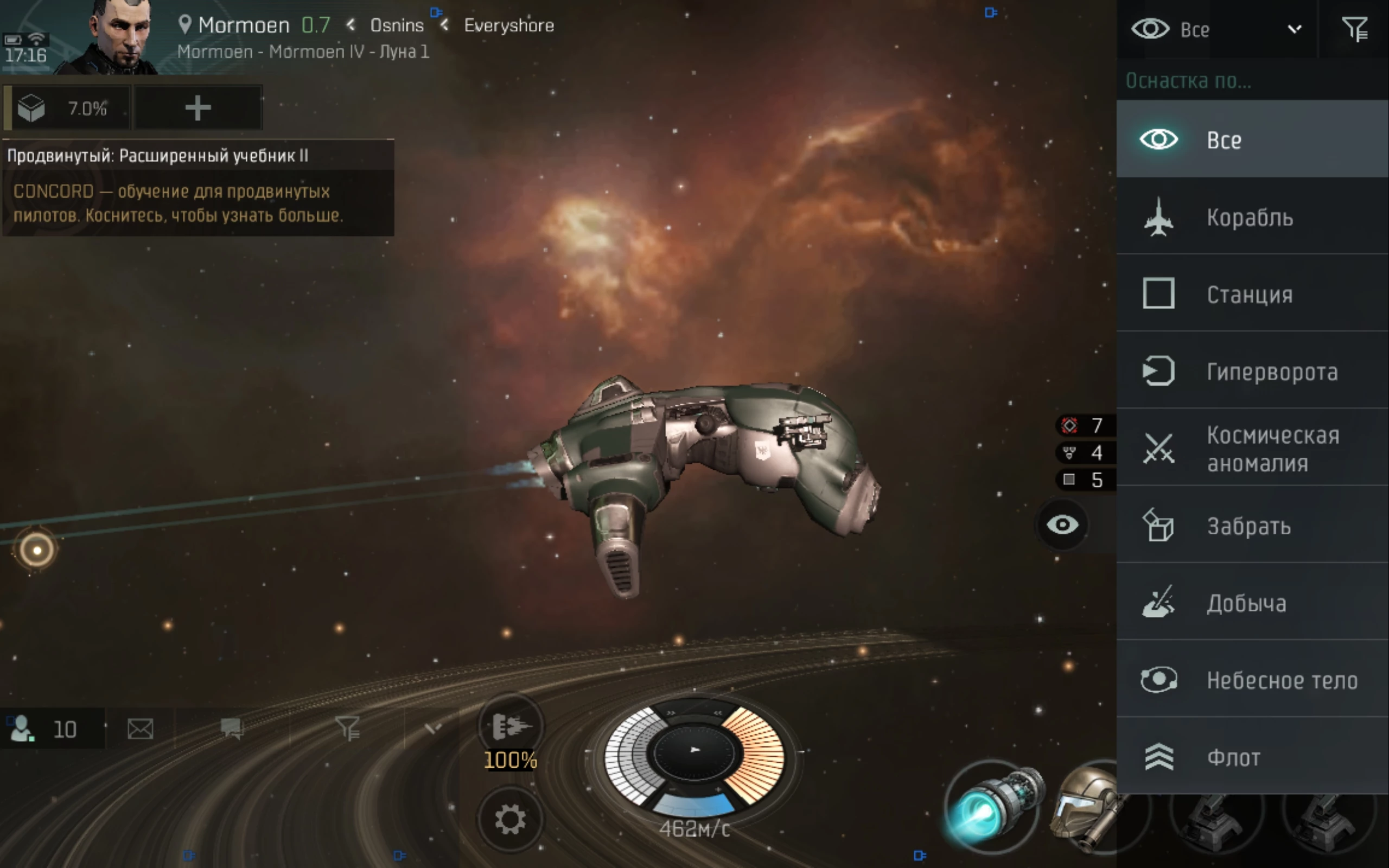Open the overview funnel filter settings
The height and width of the screenshot is (868, 1389).
(x=1354, y=29)
